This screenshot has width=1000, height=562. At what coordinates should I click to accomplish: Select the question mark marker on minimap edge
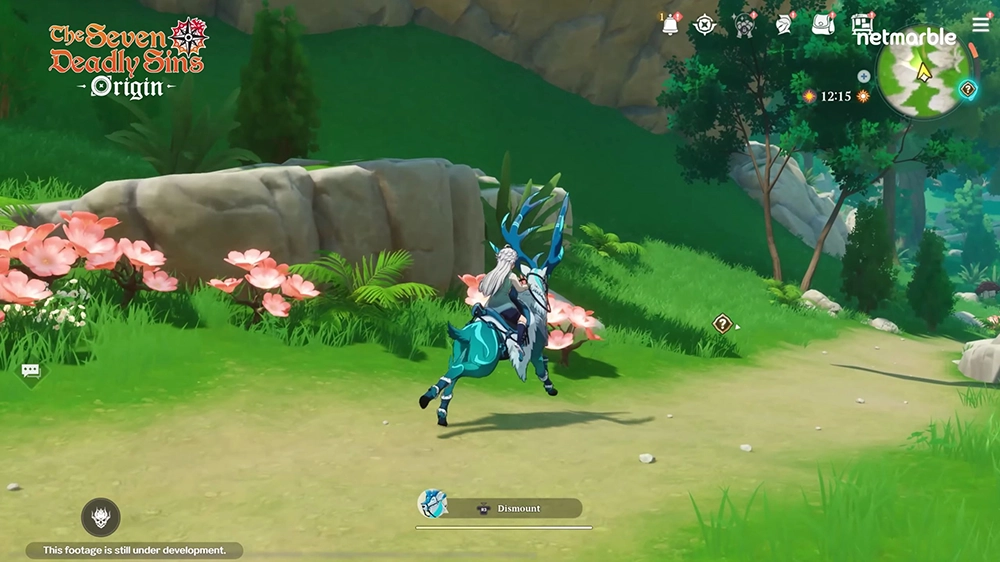967,89
